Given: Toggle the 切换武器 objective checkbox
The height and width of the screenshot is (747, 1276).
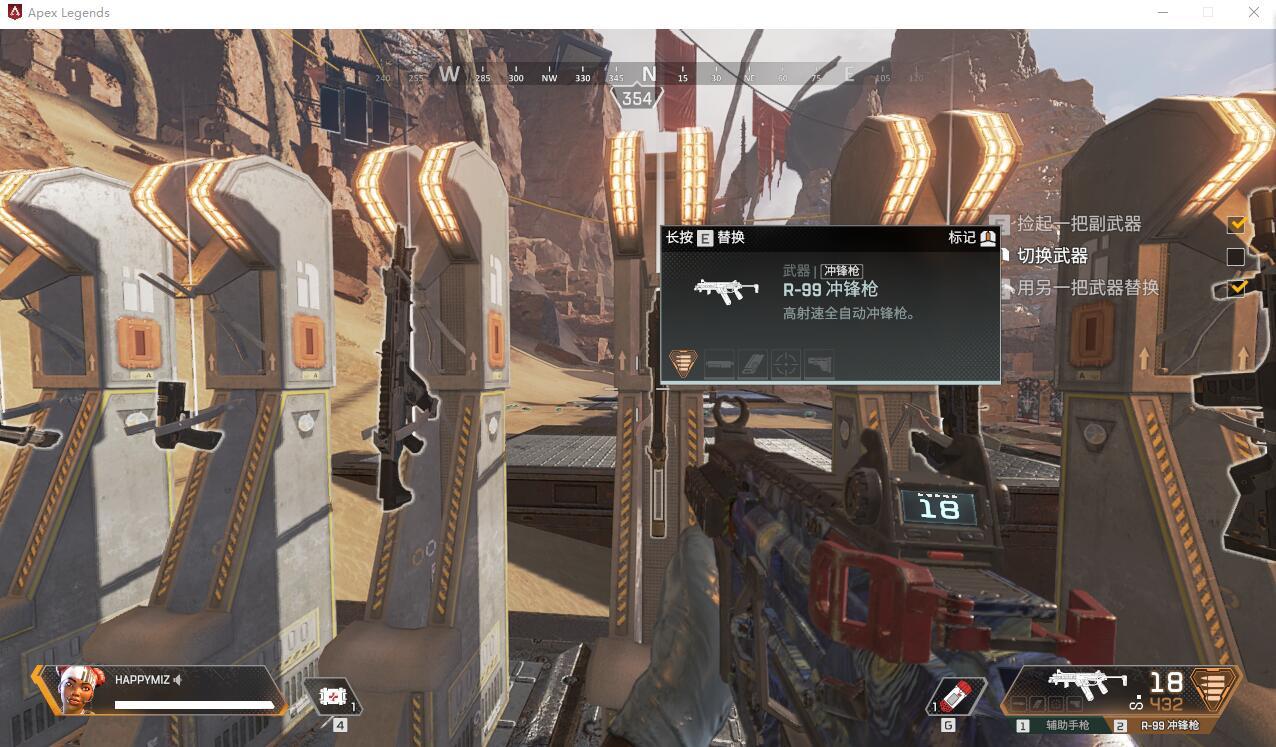Looking at the screenshot, I should 1236,257.
